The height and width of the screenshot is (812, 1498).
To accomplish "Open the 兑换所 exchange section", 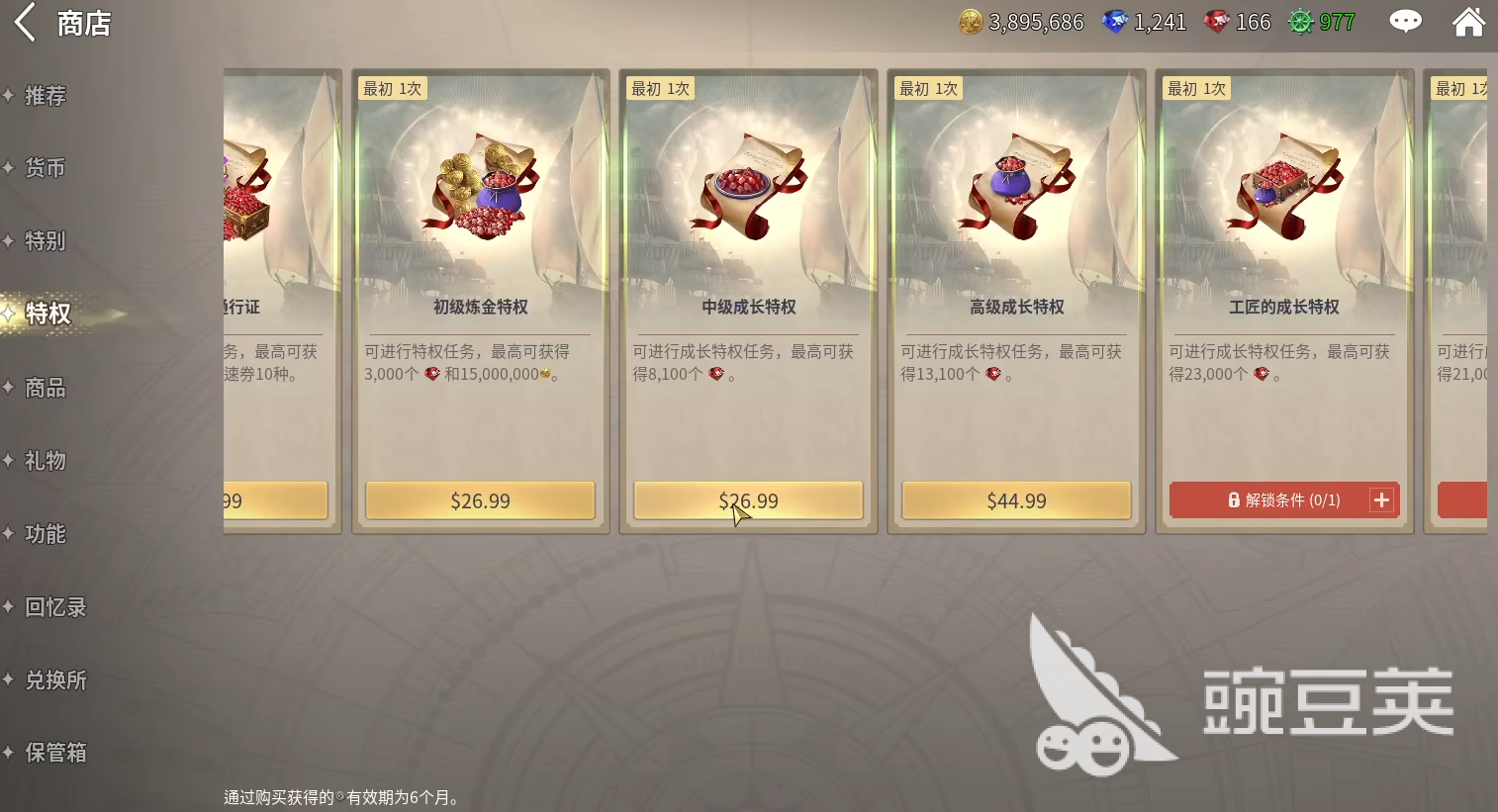I will [54, 679].
